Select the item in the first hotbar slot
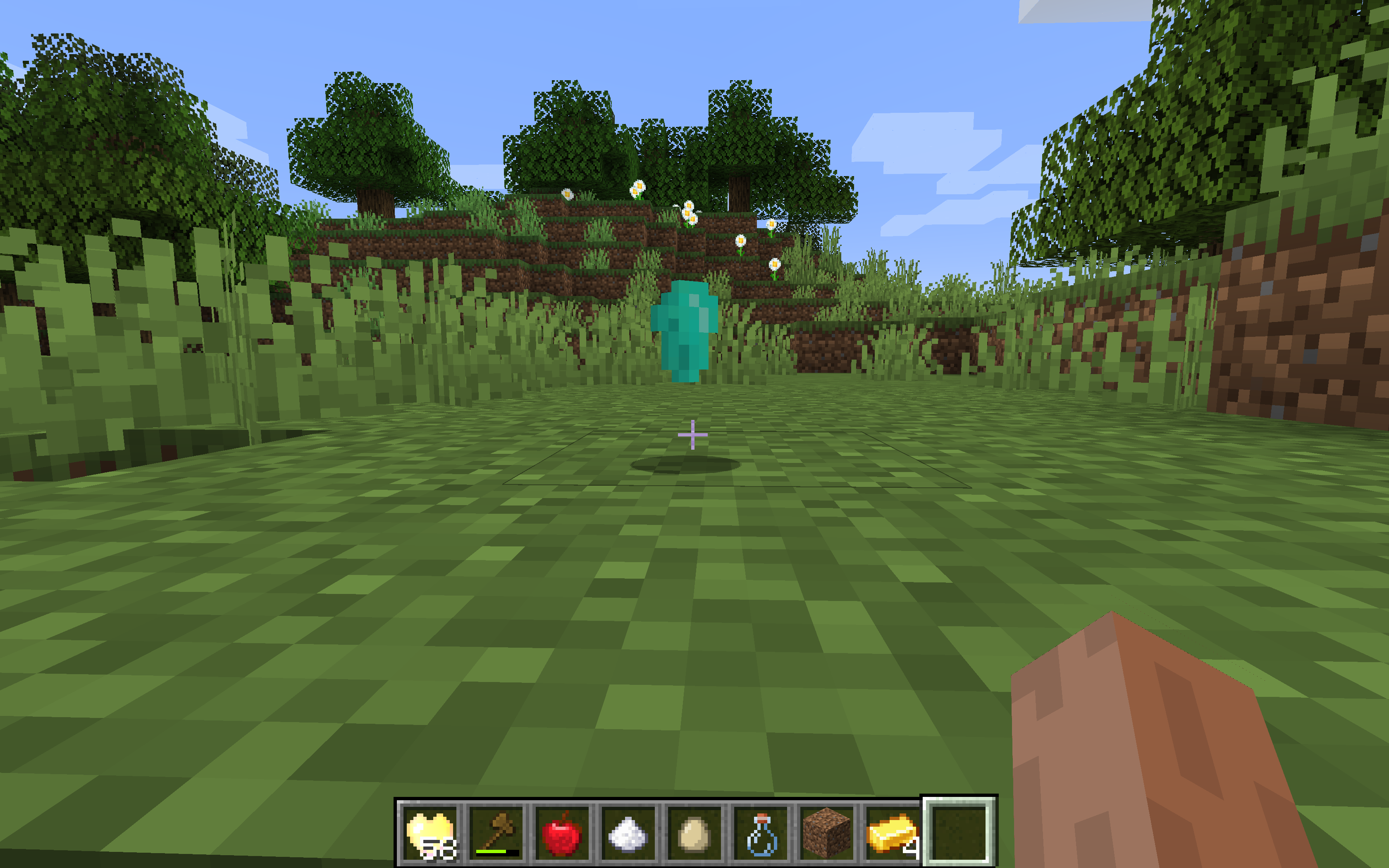This screenshot has width=1389, height=868. tap(430, 832)
